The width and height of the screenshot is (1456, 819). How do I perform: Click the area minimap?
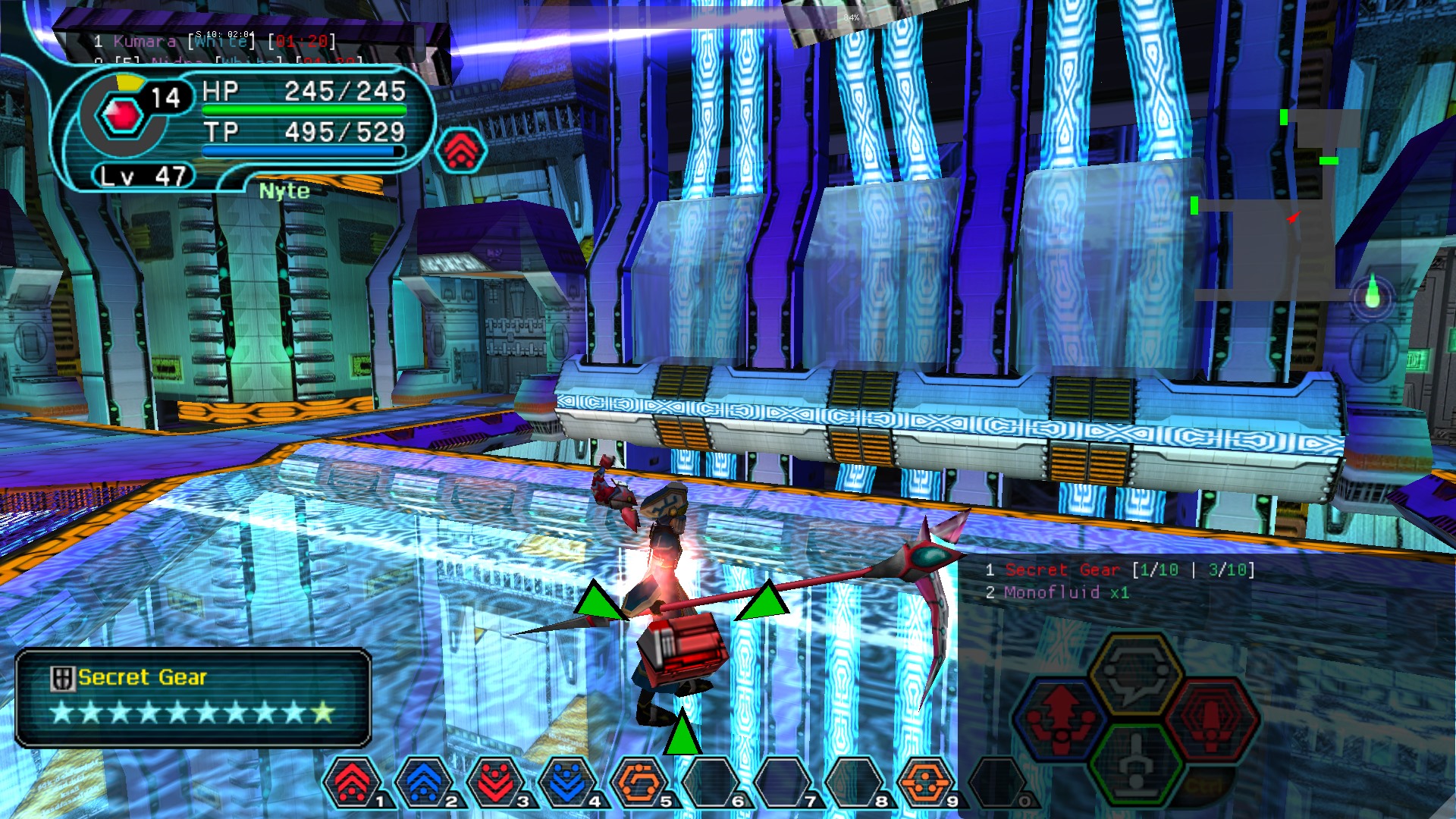[1274, 205]
